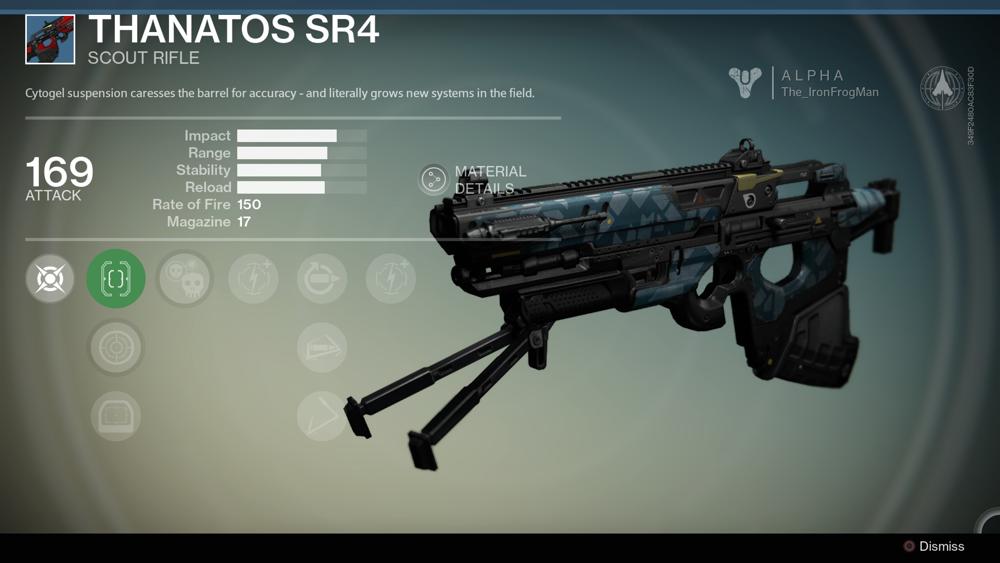Choose the double skull perk node
The height and width of the screenshot is (563, 1000).
click(185, 278)
